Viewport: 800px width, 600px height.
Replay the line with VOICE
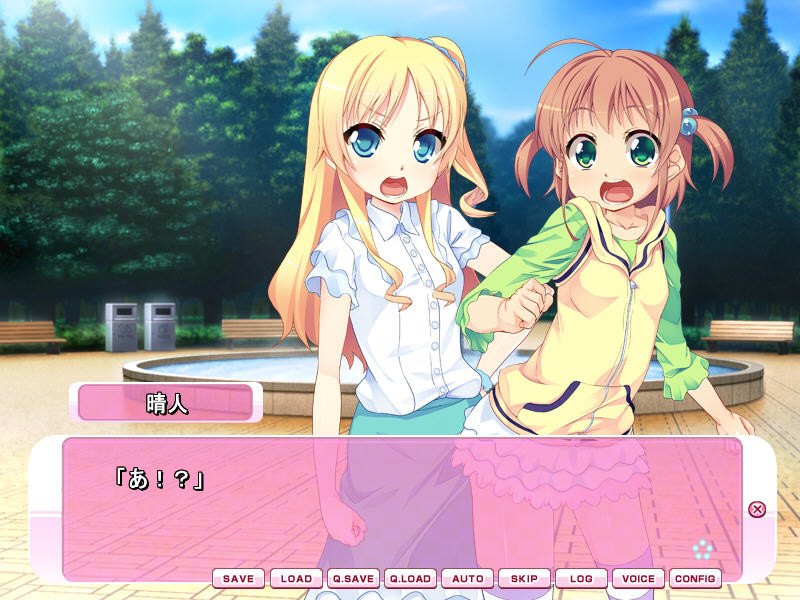(x=638, y=578)
